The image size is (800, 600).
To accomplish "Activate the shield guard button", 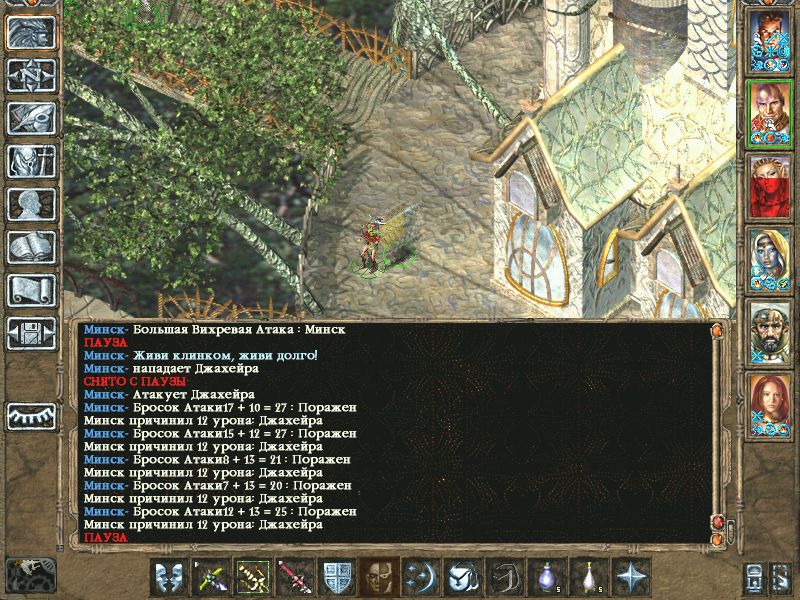I will [334, 577].
